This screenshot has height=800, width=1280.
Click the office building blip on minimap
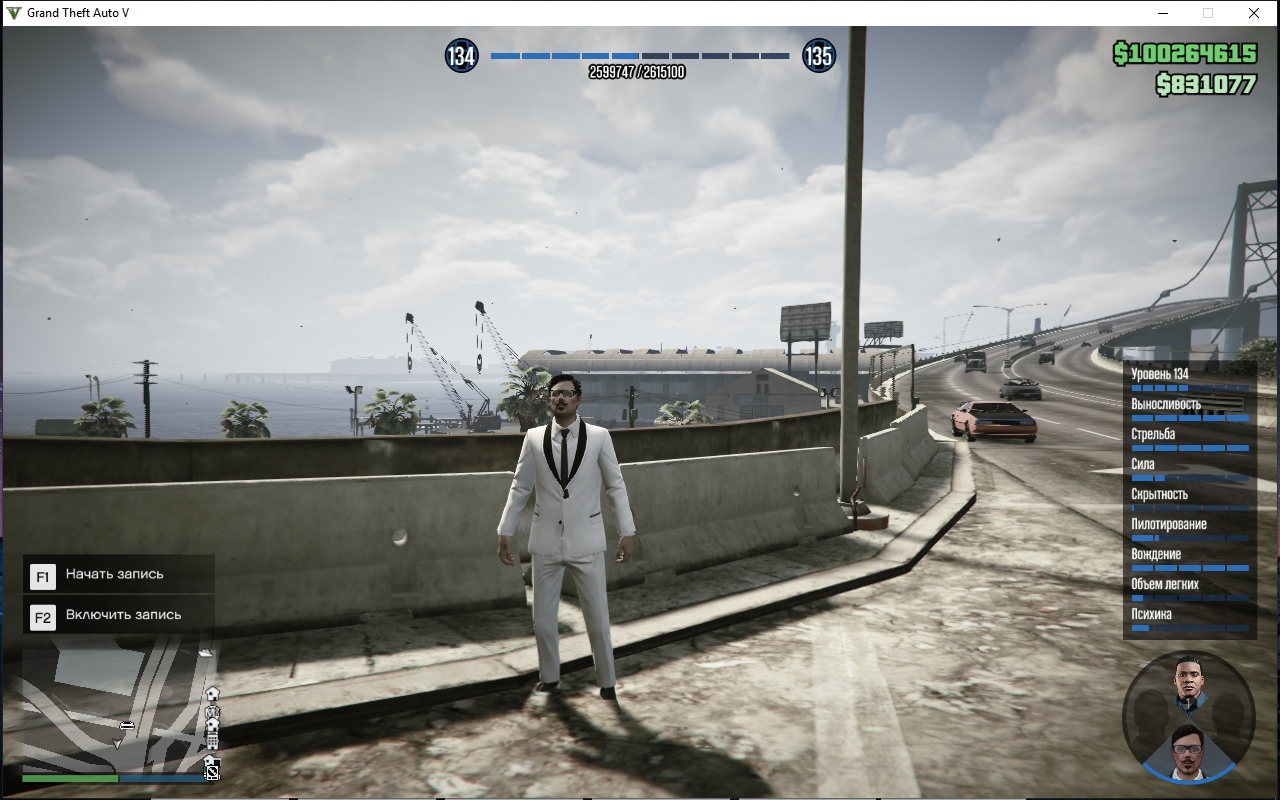(212, 740)
